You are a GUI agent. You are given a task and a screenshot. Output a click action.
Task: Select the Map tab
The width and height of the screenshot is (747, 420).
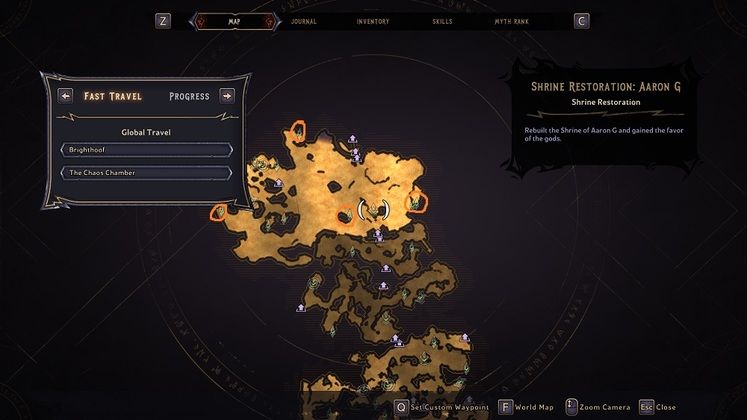click(x=234, y=21)
